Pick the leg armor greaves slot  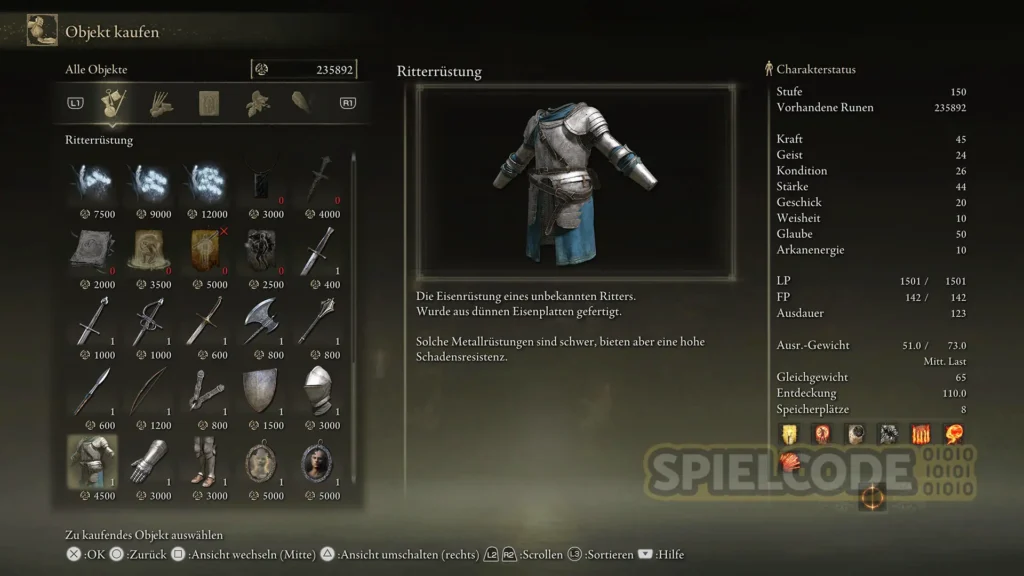[205, 461]
